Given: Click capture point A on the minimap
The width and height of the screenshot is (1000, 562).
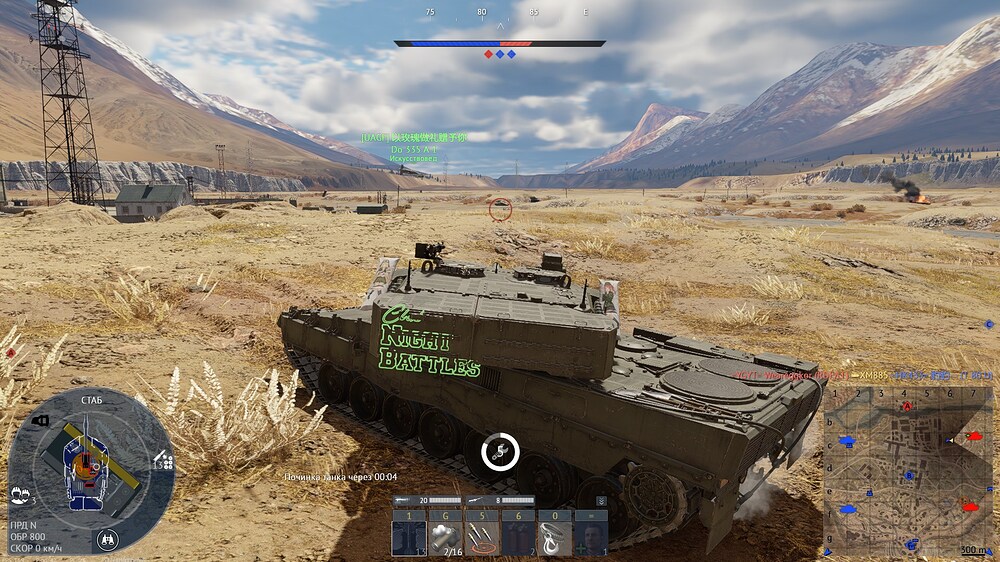Looking at the screenshot, I should coord(907,406).
